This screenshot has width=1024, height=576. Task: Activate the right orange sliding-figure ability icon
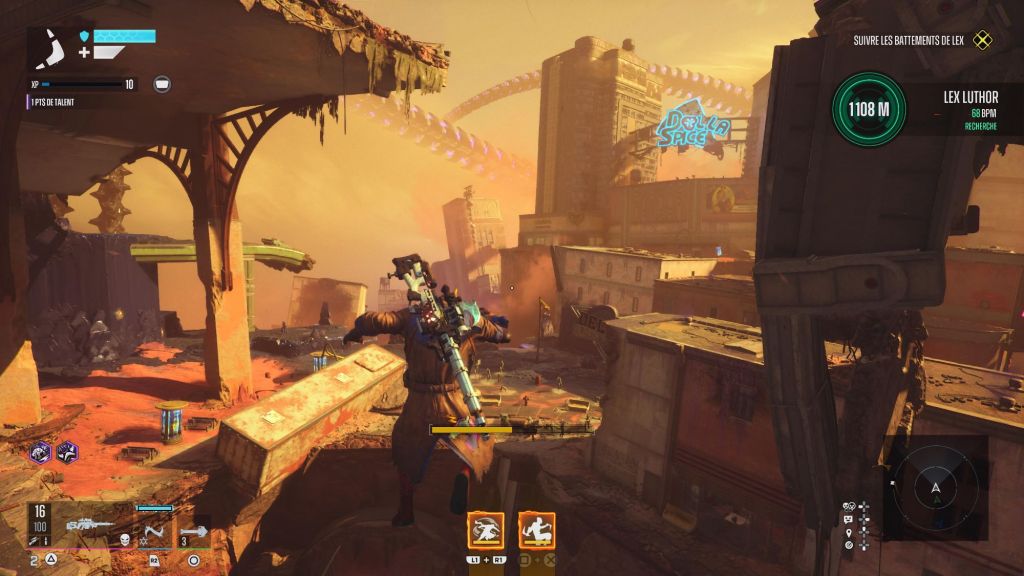coord(537,530)
